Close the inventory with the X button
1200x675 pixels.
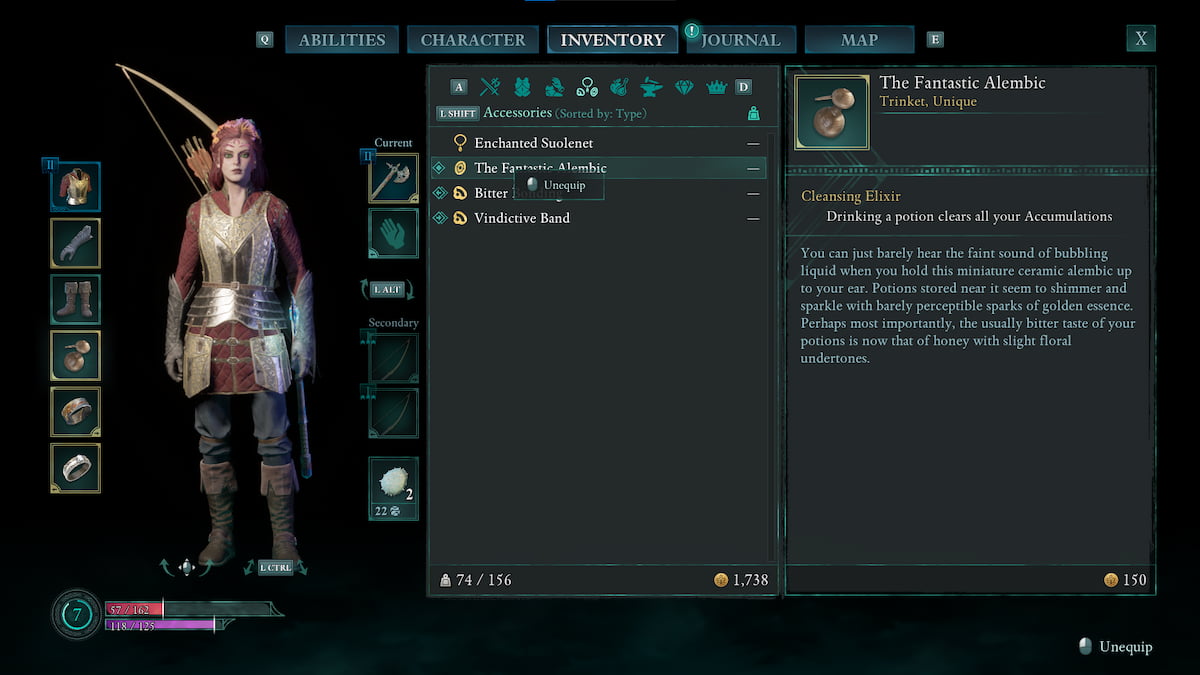point(1140,39)
